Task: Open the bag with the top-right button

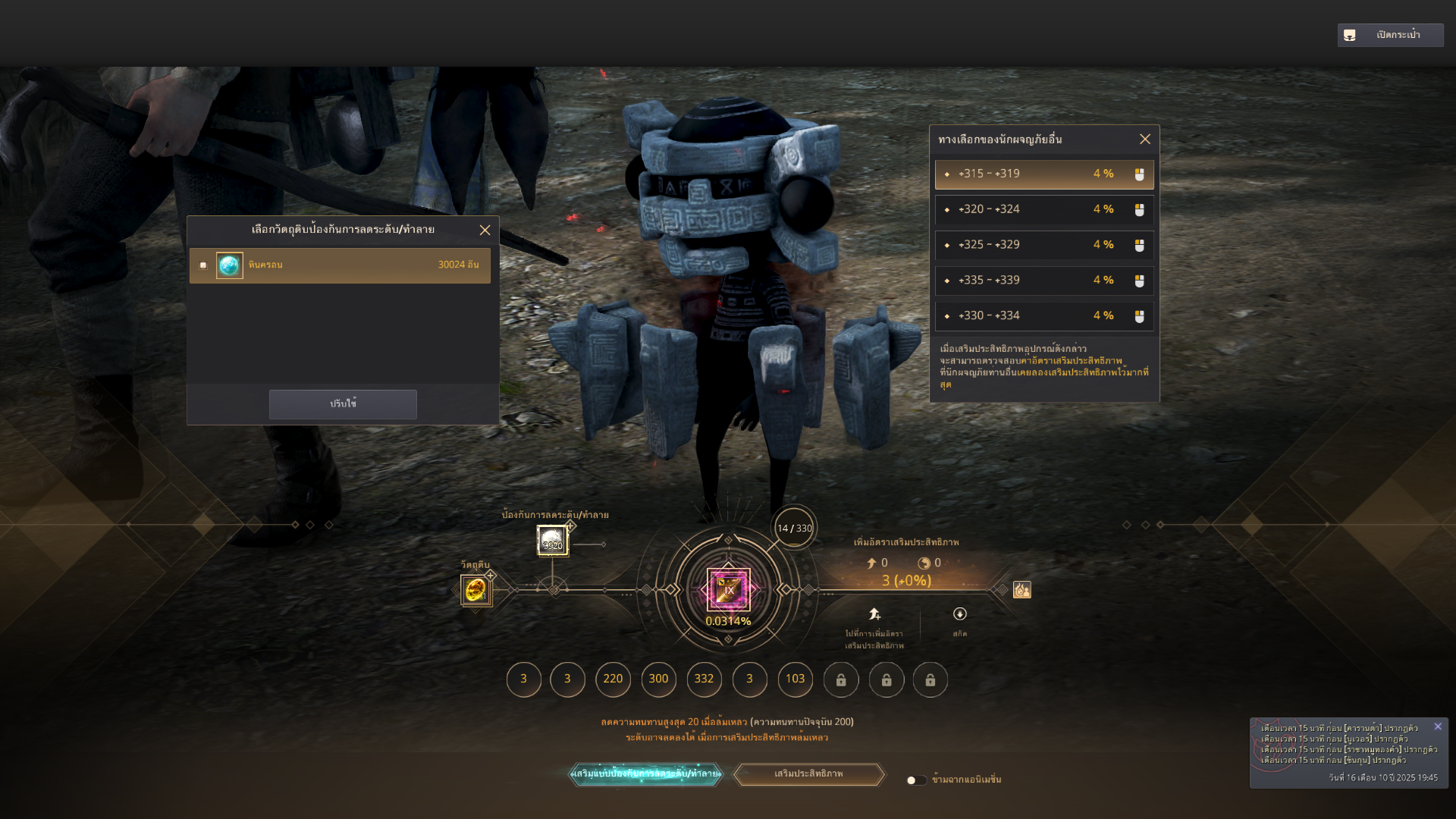Action: coord(1389,35)
